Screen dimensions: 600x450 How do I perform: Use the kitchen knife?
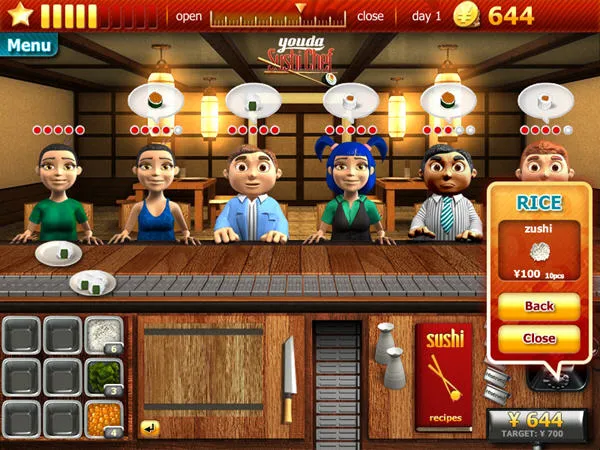tap(288, 378)
